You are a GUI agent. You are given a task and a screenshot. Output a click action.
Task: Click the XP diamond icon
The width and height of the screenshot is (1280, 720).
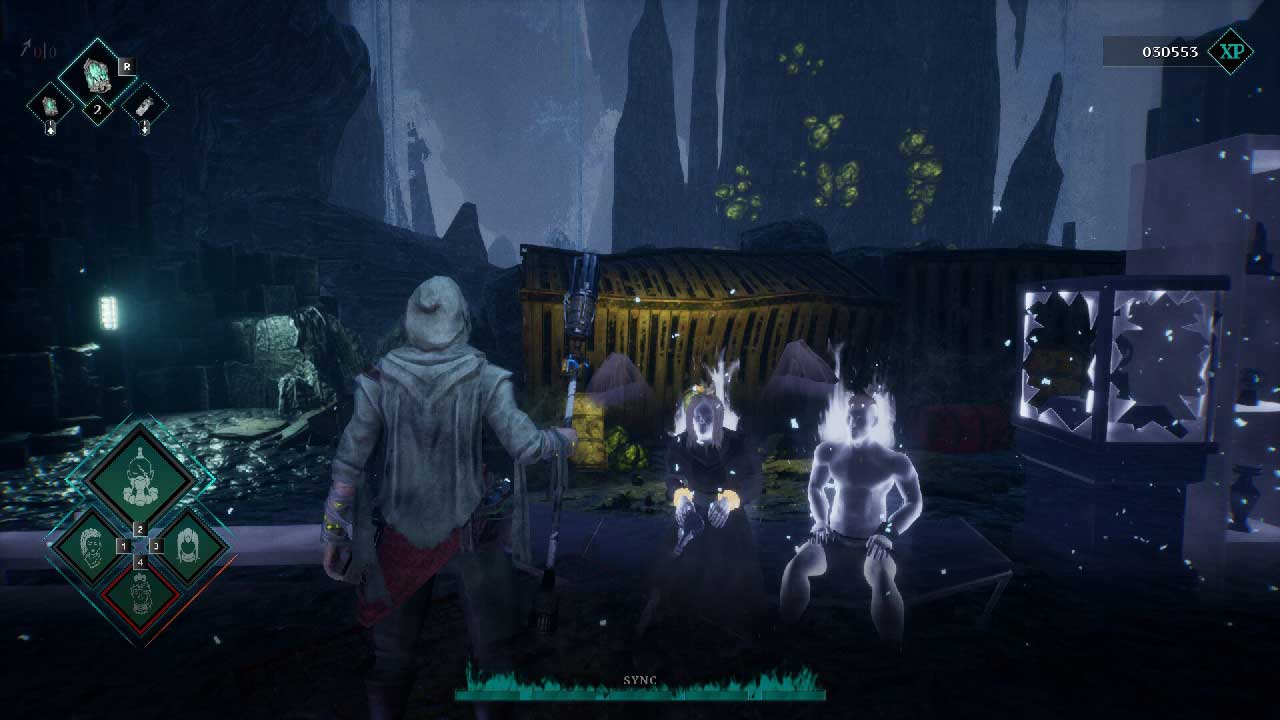point(1230,51)
